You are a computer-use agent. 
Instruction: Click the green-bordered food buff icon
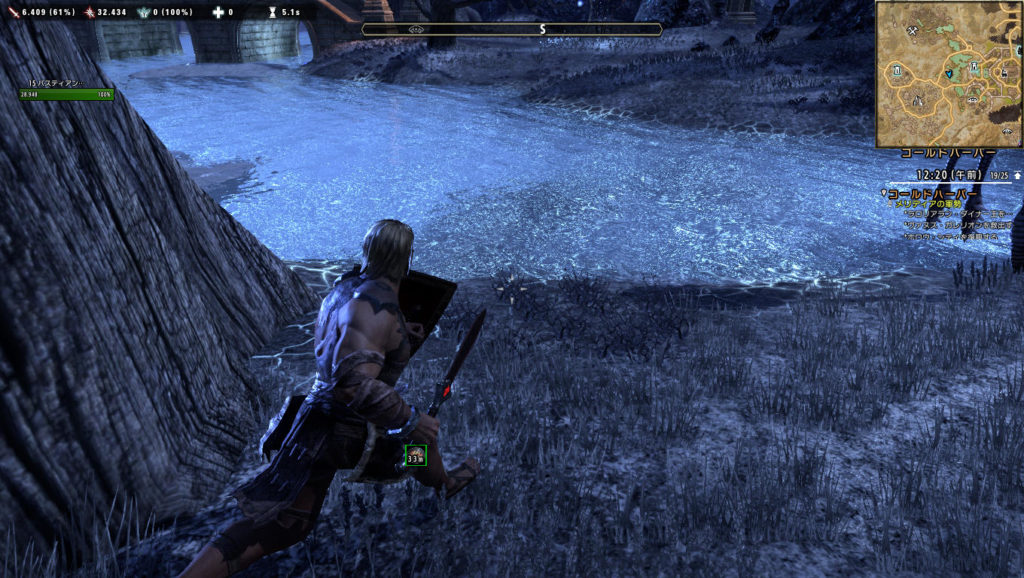coord(415,456)
